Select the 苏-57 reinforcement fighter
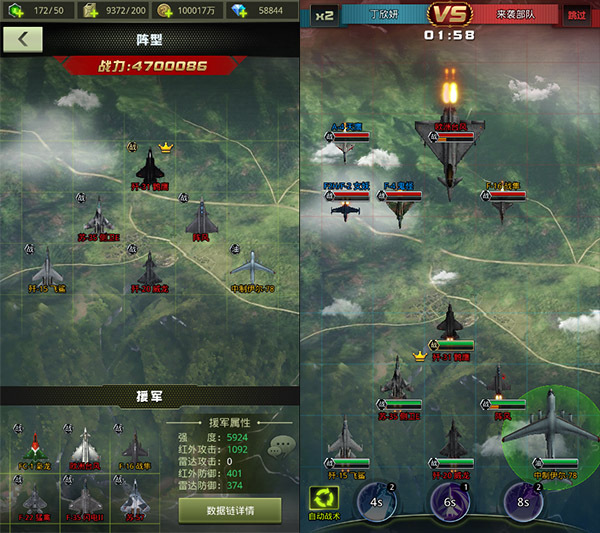The height and width of the screenshot is (533, 600). tap(136, 497)
